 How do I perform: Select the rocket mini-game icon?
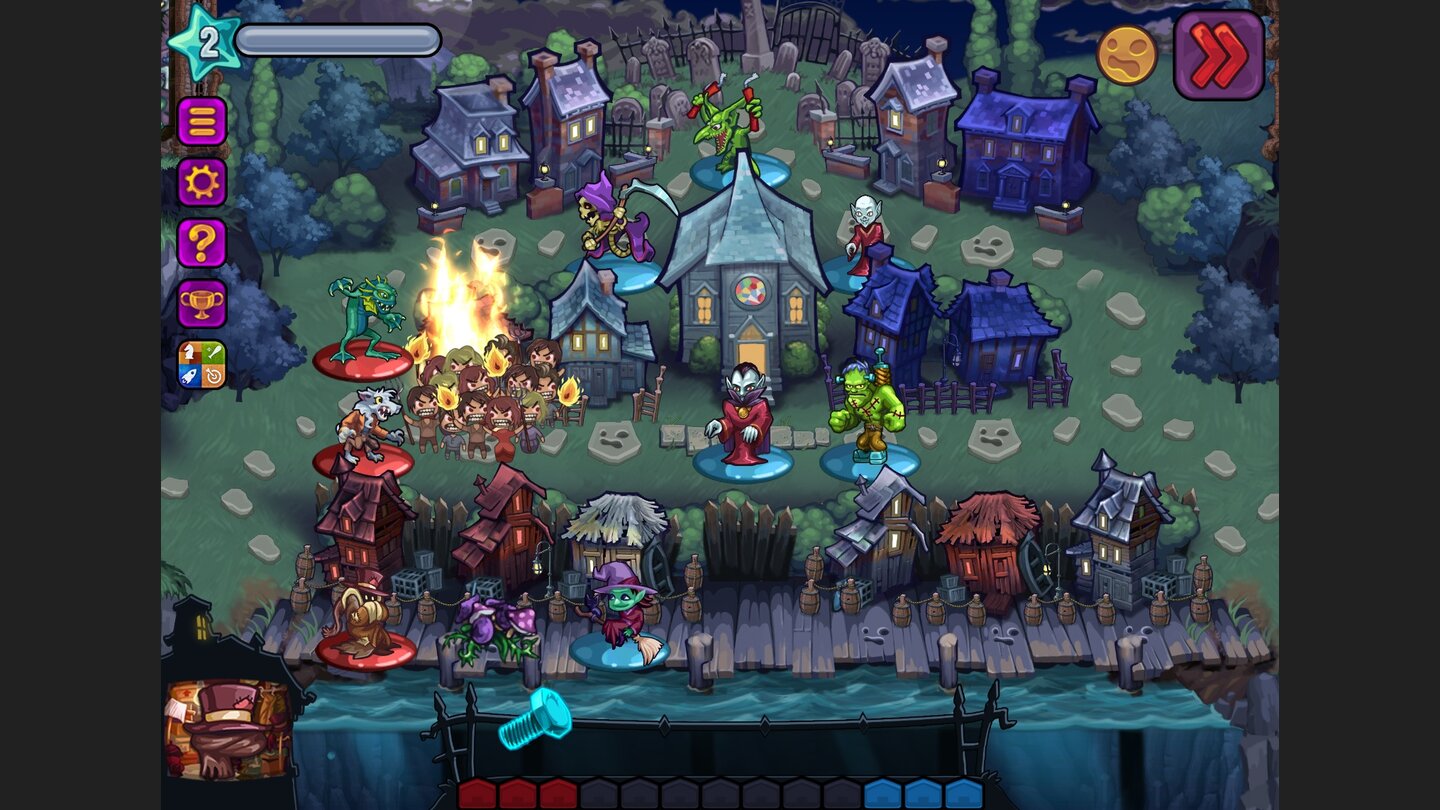coord(189,374)
